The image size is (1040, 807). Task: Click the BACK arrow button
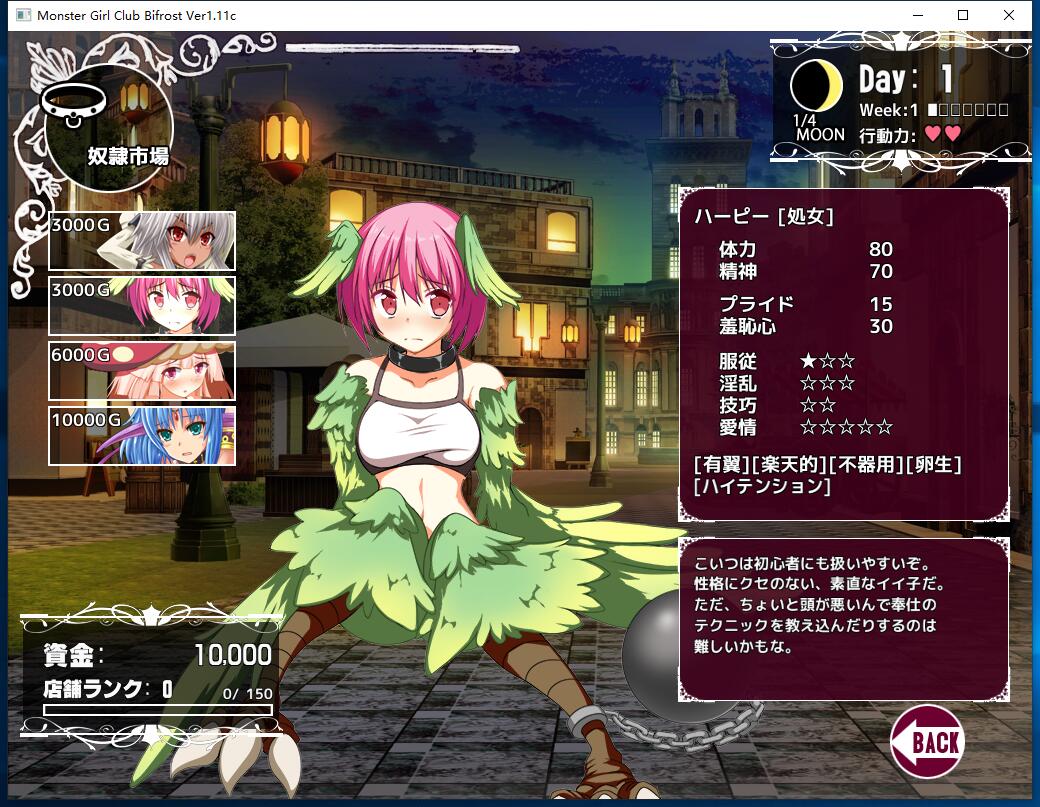(927, 741)
